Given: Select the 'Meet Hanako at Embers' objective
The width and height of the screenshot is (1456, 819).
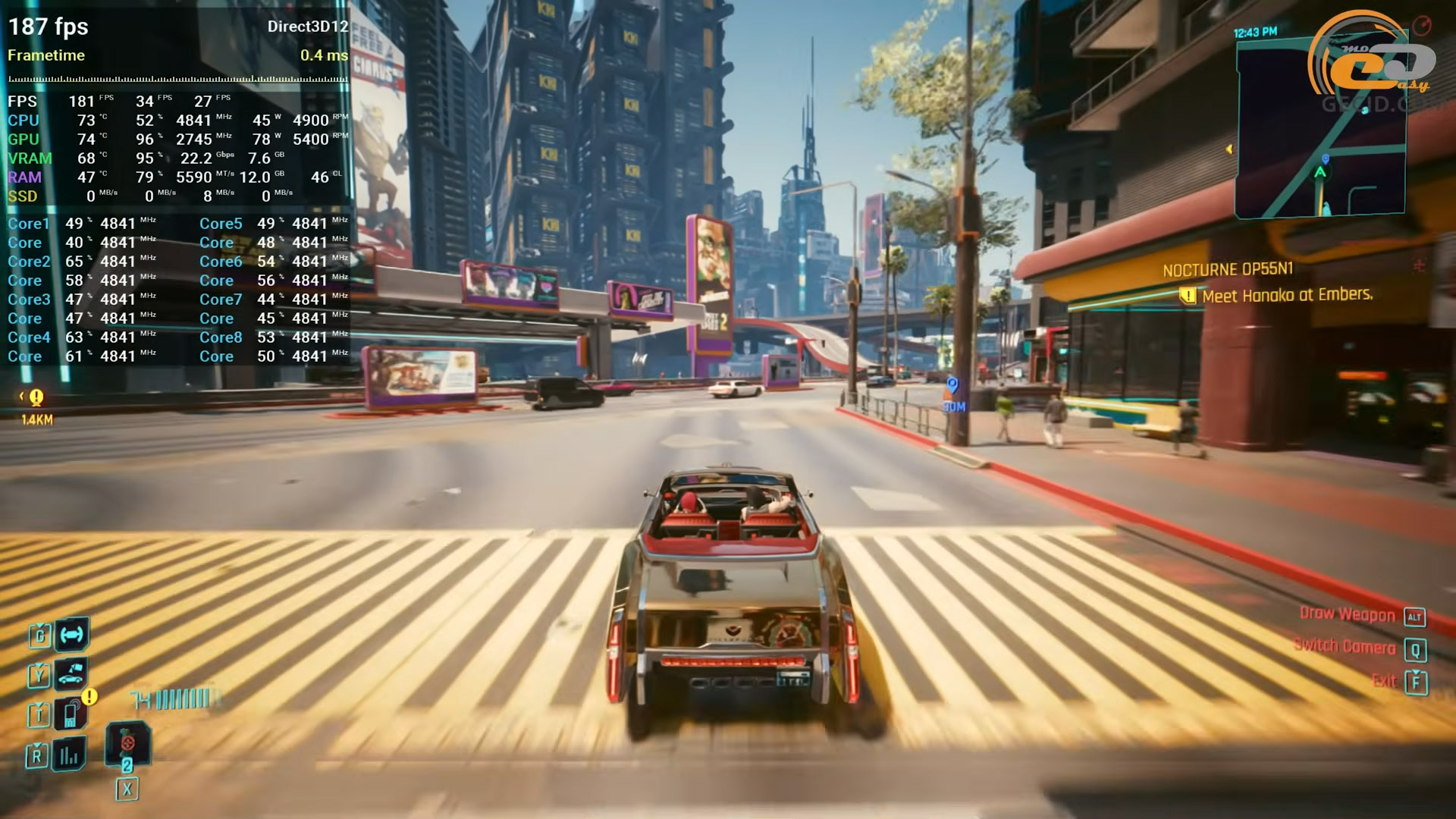Looking at the screenshot, I should [x=1287, y=295].
